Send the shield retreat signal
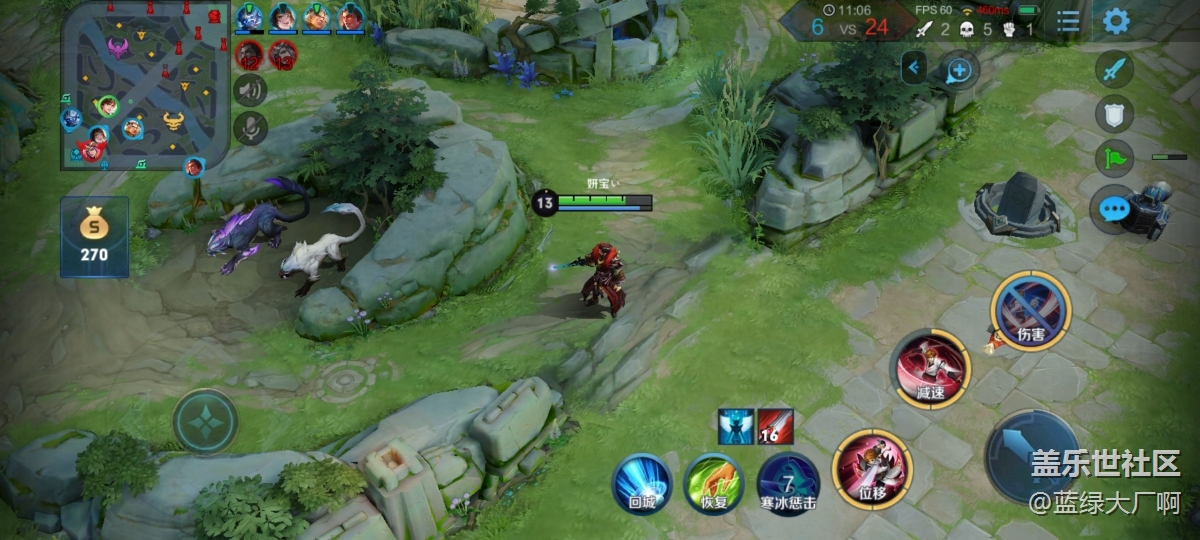This screenshot has height=540, width=1200. (x=1114, y=114)
